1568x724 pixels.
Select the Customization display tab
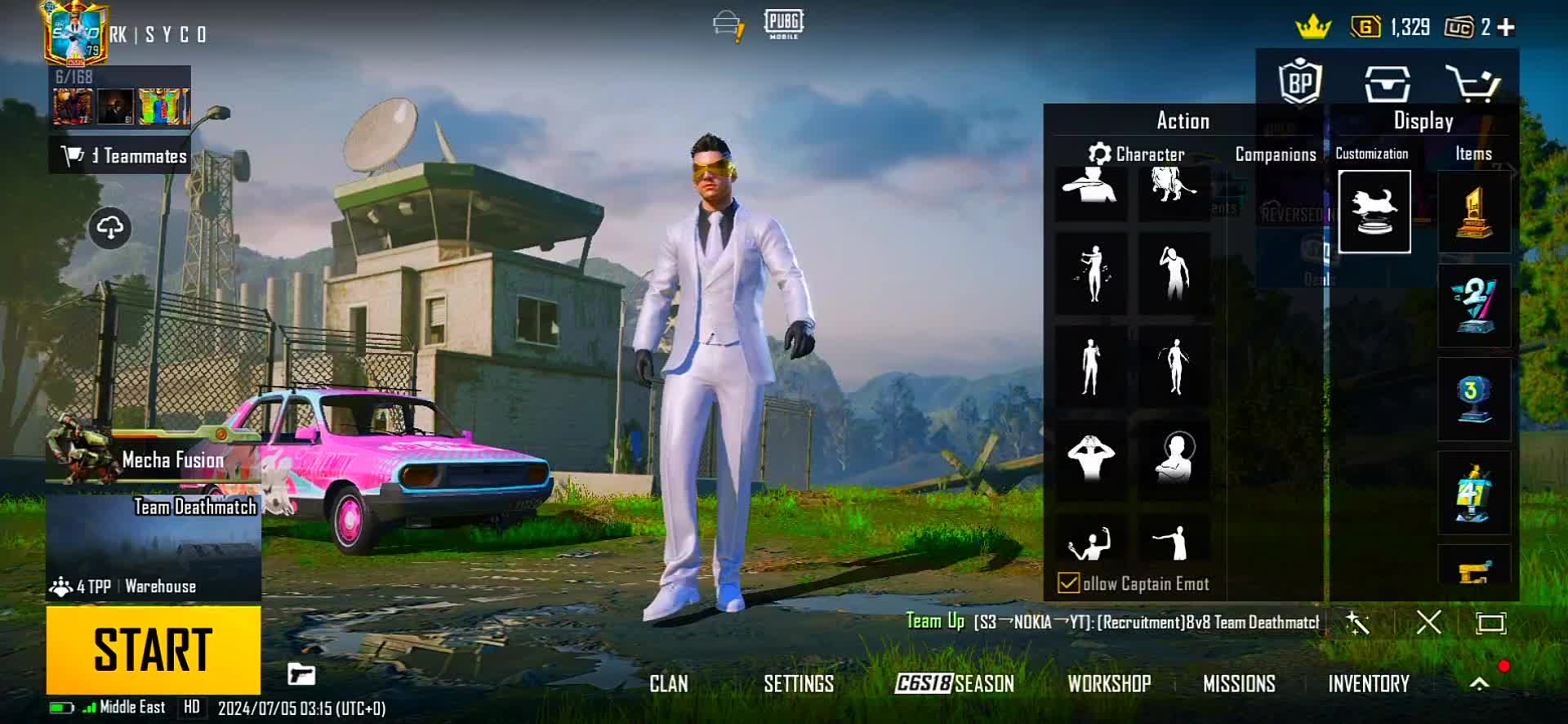(x=1371, y=154)
